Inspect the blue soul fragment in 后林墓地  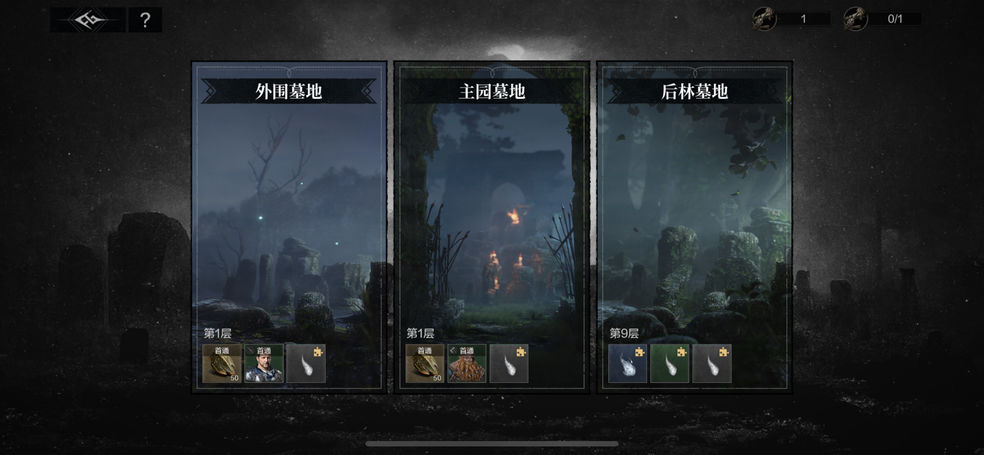[x=629, y=364]
